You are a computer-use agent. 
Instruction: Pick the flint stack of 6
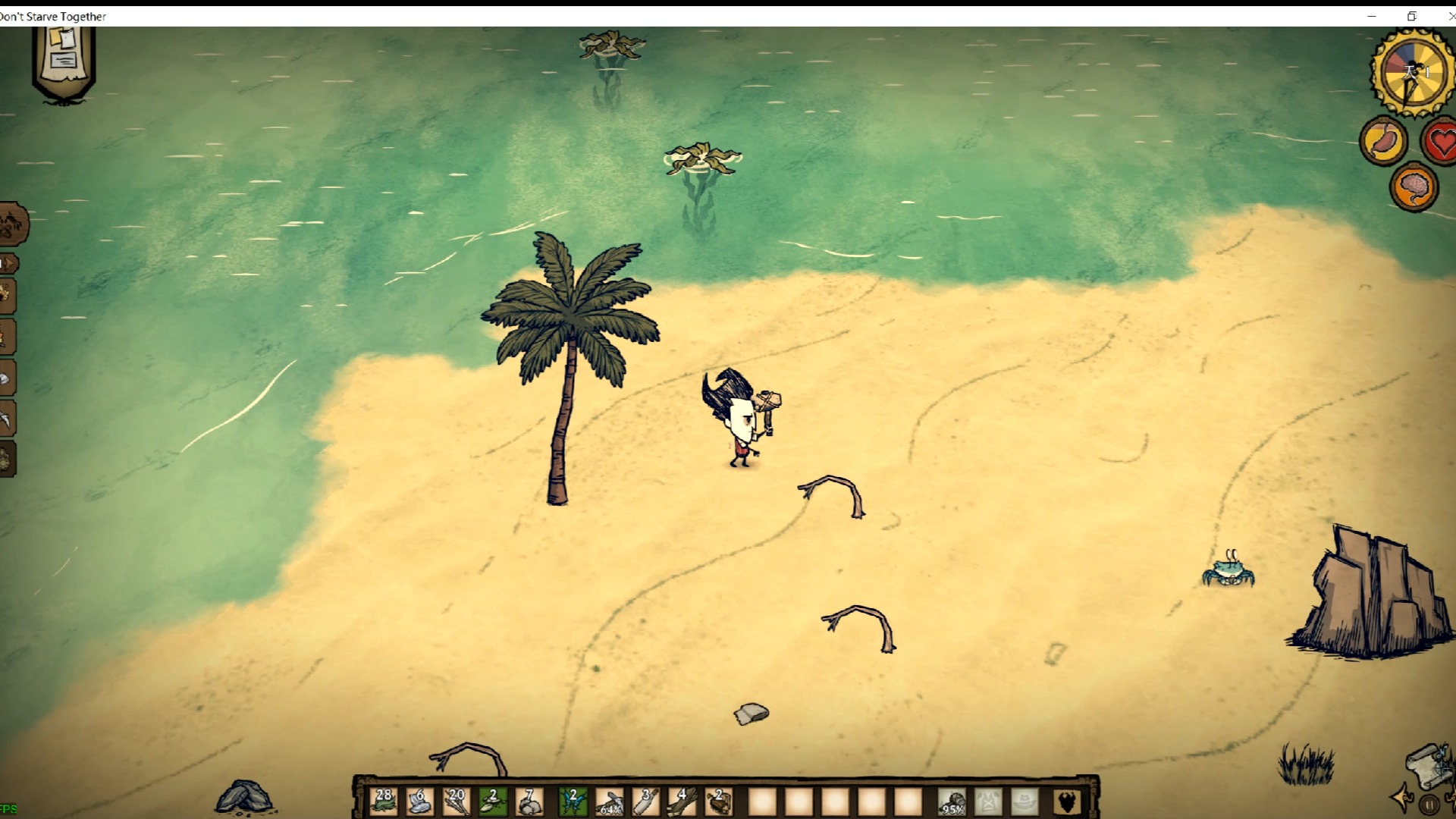(420, 801)
